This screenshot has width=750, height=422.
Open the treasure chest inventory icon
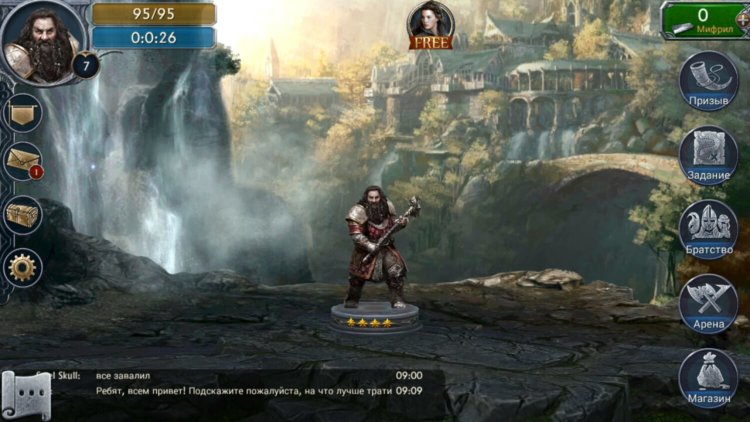[22, 214]
